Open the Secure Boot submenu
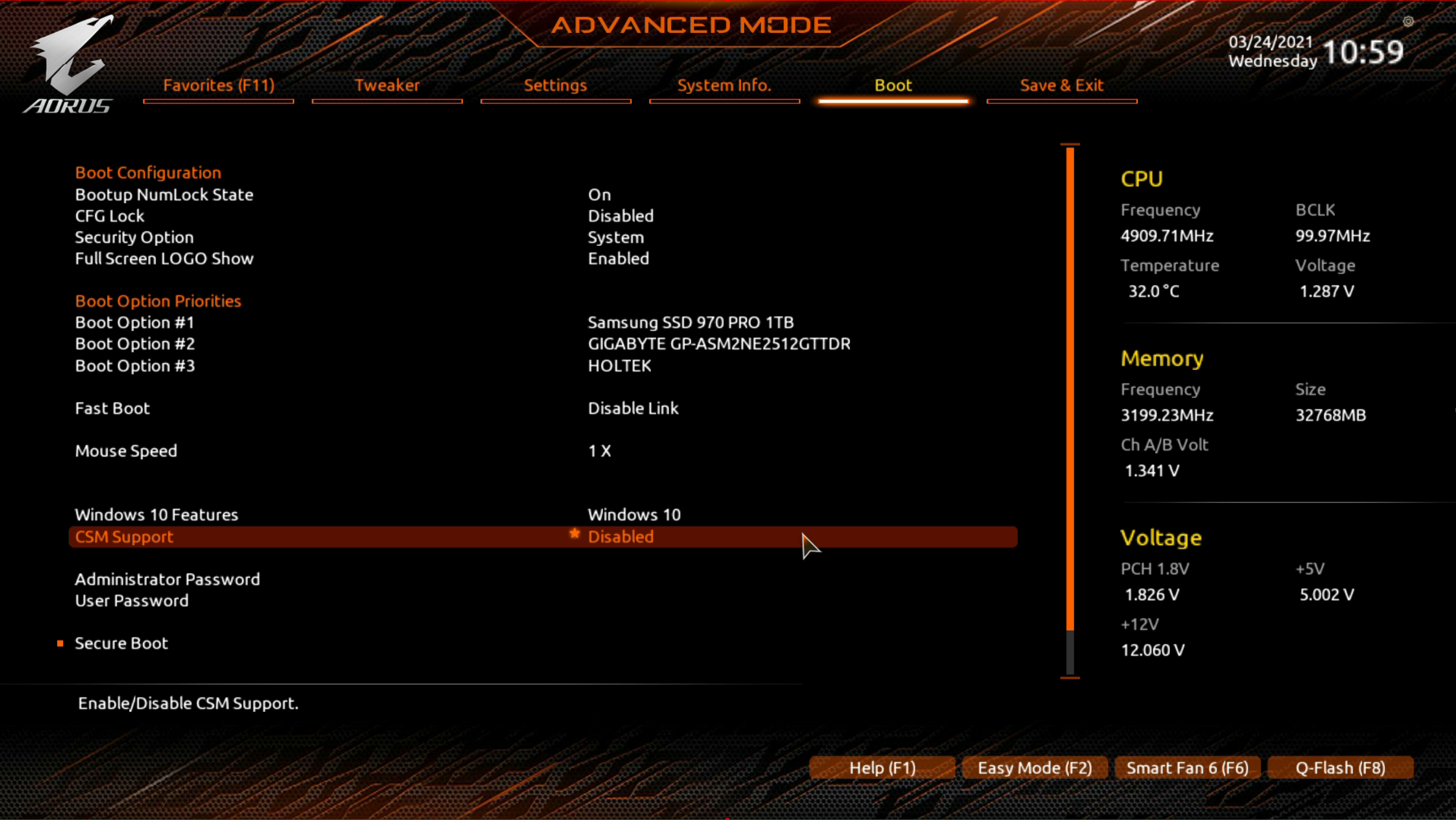 point(122,643)
